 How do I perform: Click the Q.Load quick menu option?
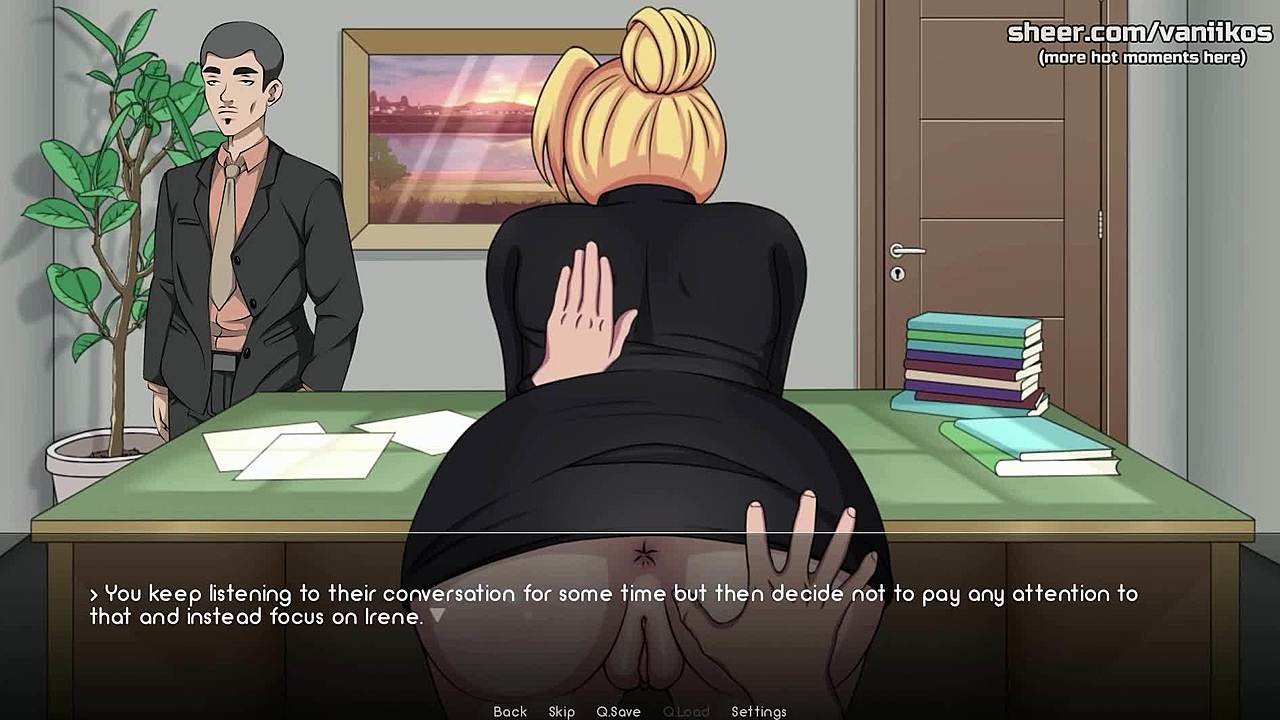pyautogui.click(x=686, y=711)
